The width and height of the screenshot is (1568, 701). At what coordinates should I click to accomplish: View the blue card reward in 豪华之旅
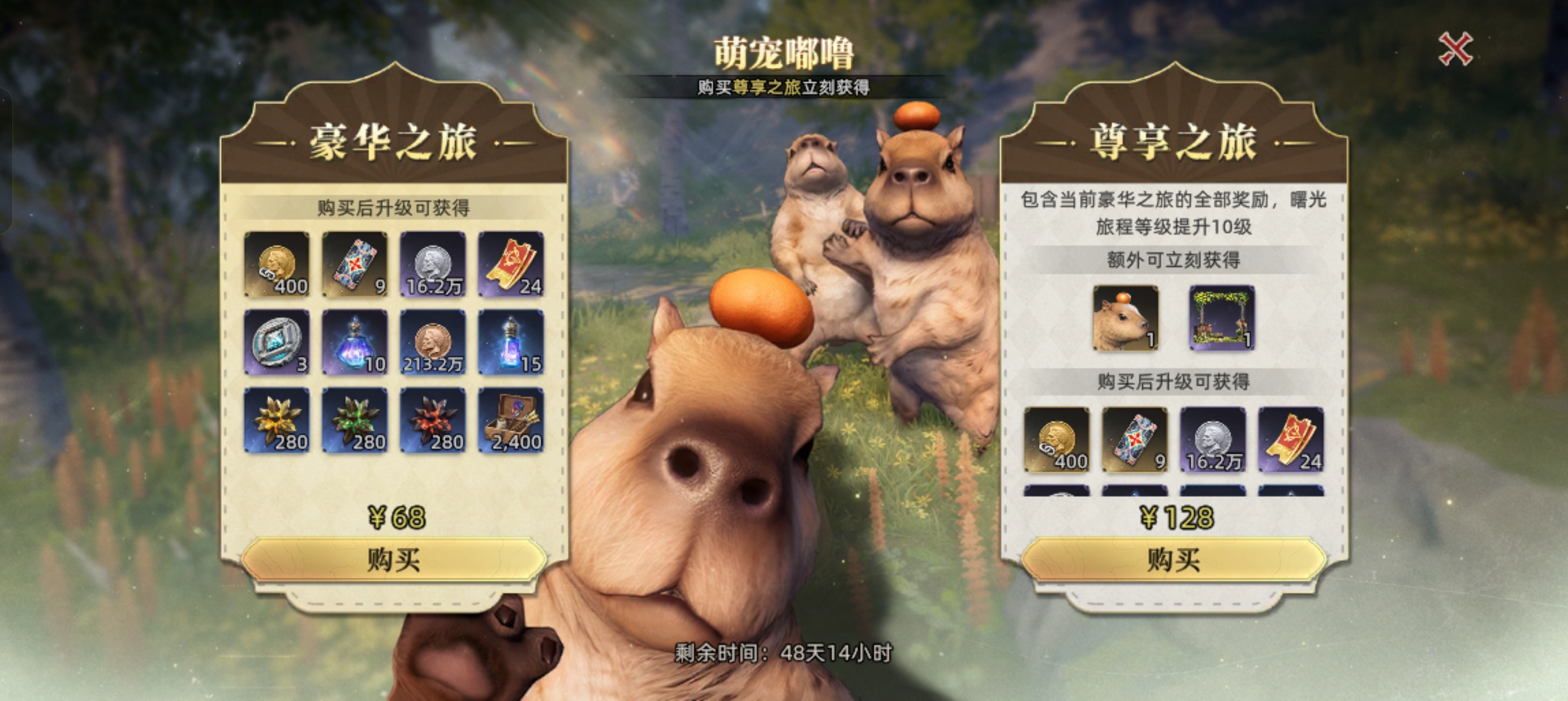(x=355, y=264)
